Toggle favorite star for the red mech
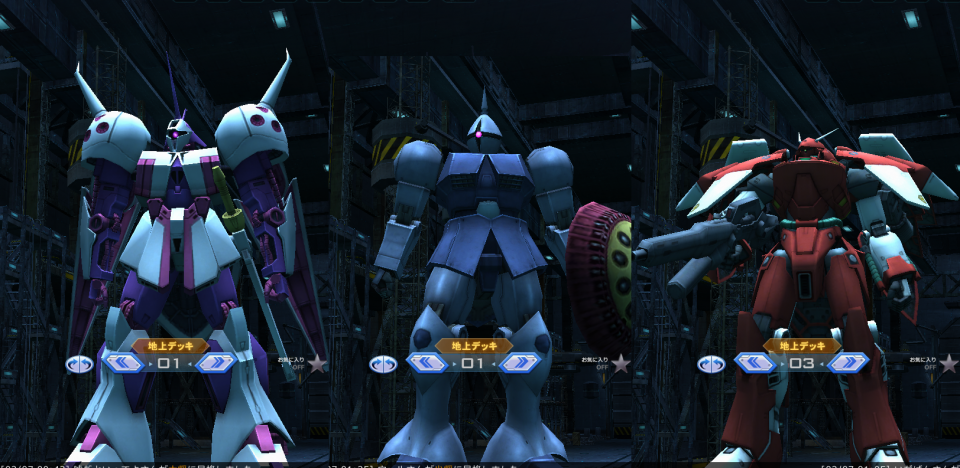 pos(949,362)
